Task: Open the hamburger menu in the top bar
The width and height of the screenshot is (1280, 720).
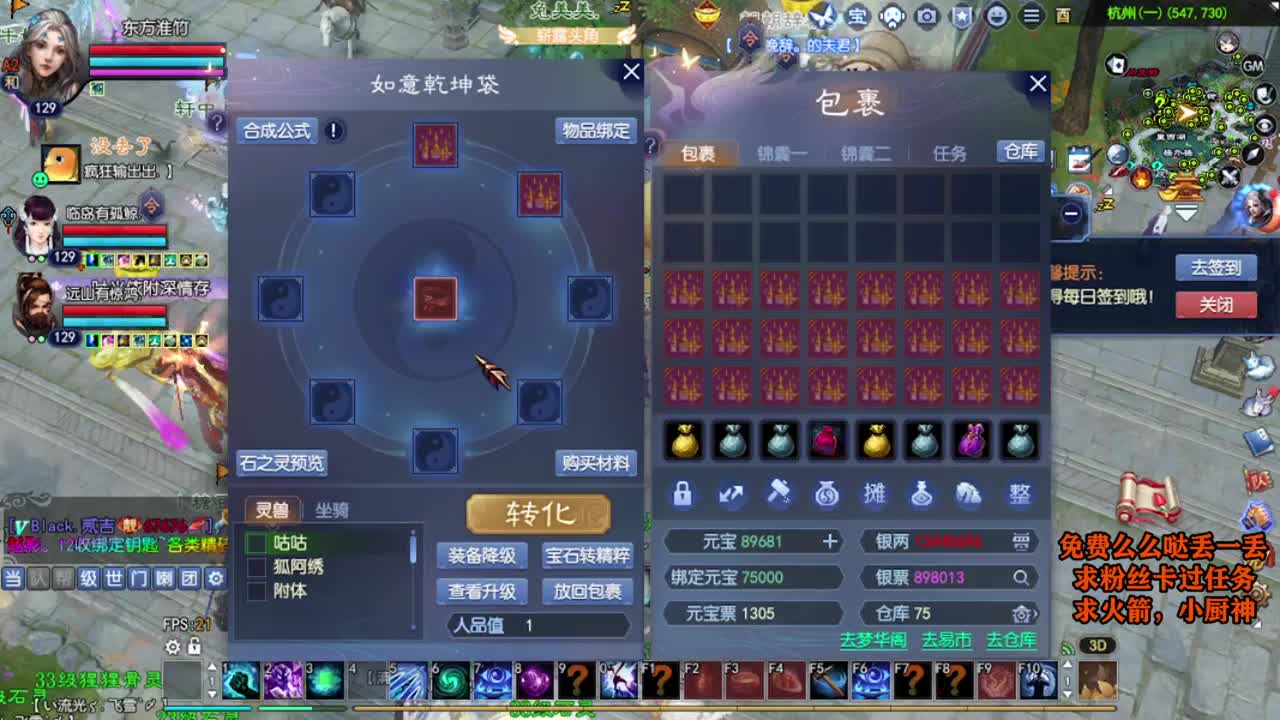Action: [x=1029, y=15]
